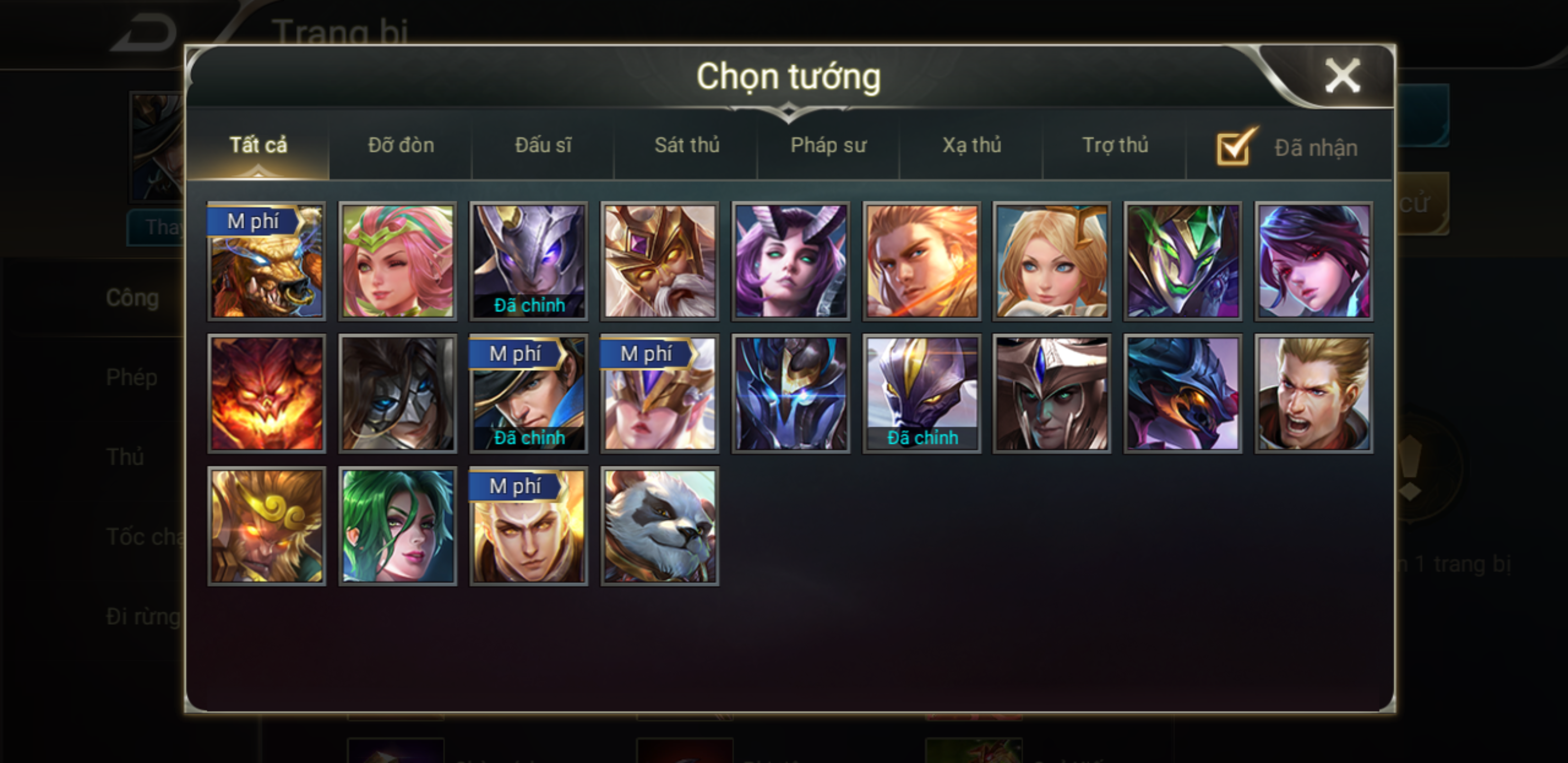The image size is (1568, 763).
Task: Pick the purple-haired horned woman hero
Action: (x=791, y=261)
